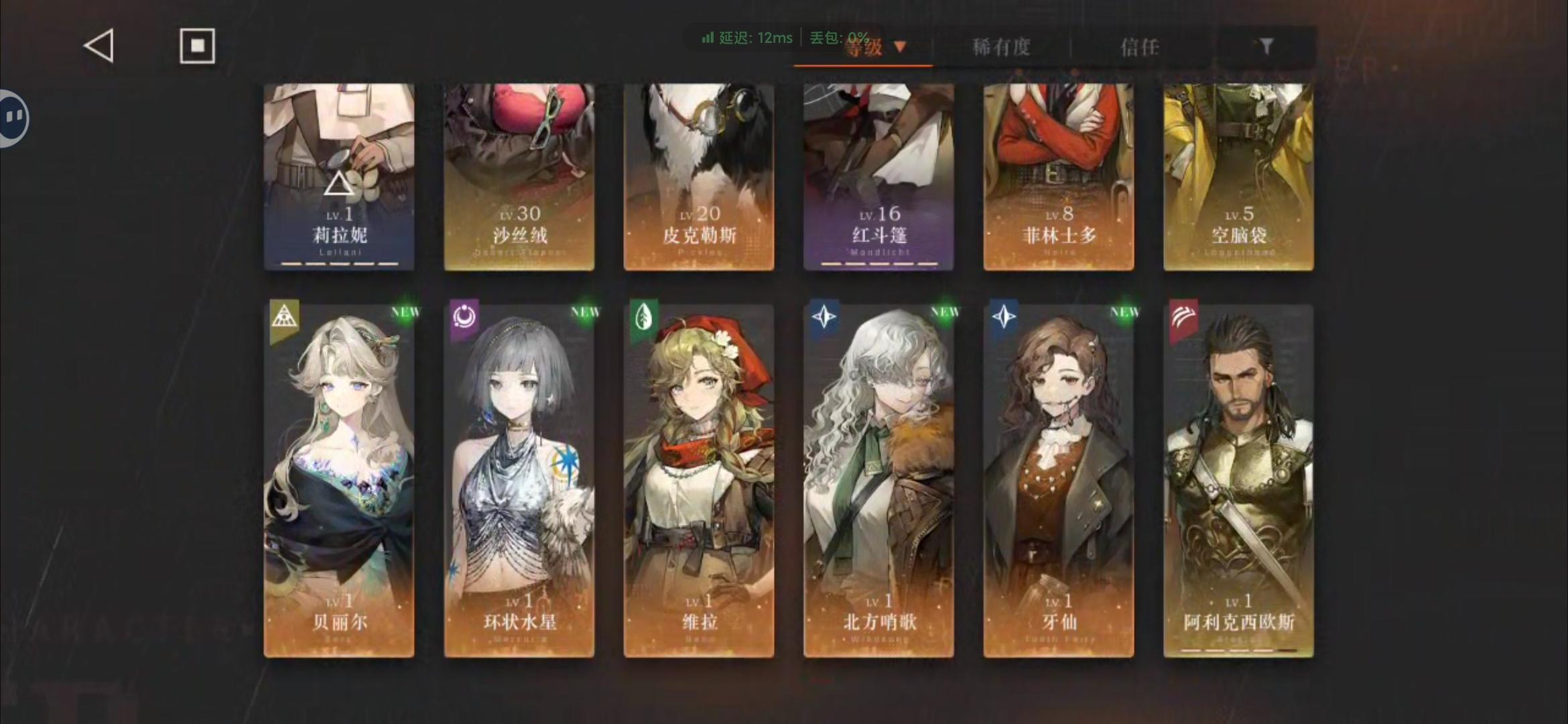Select the back arrow icon

point(98,46)
